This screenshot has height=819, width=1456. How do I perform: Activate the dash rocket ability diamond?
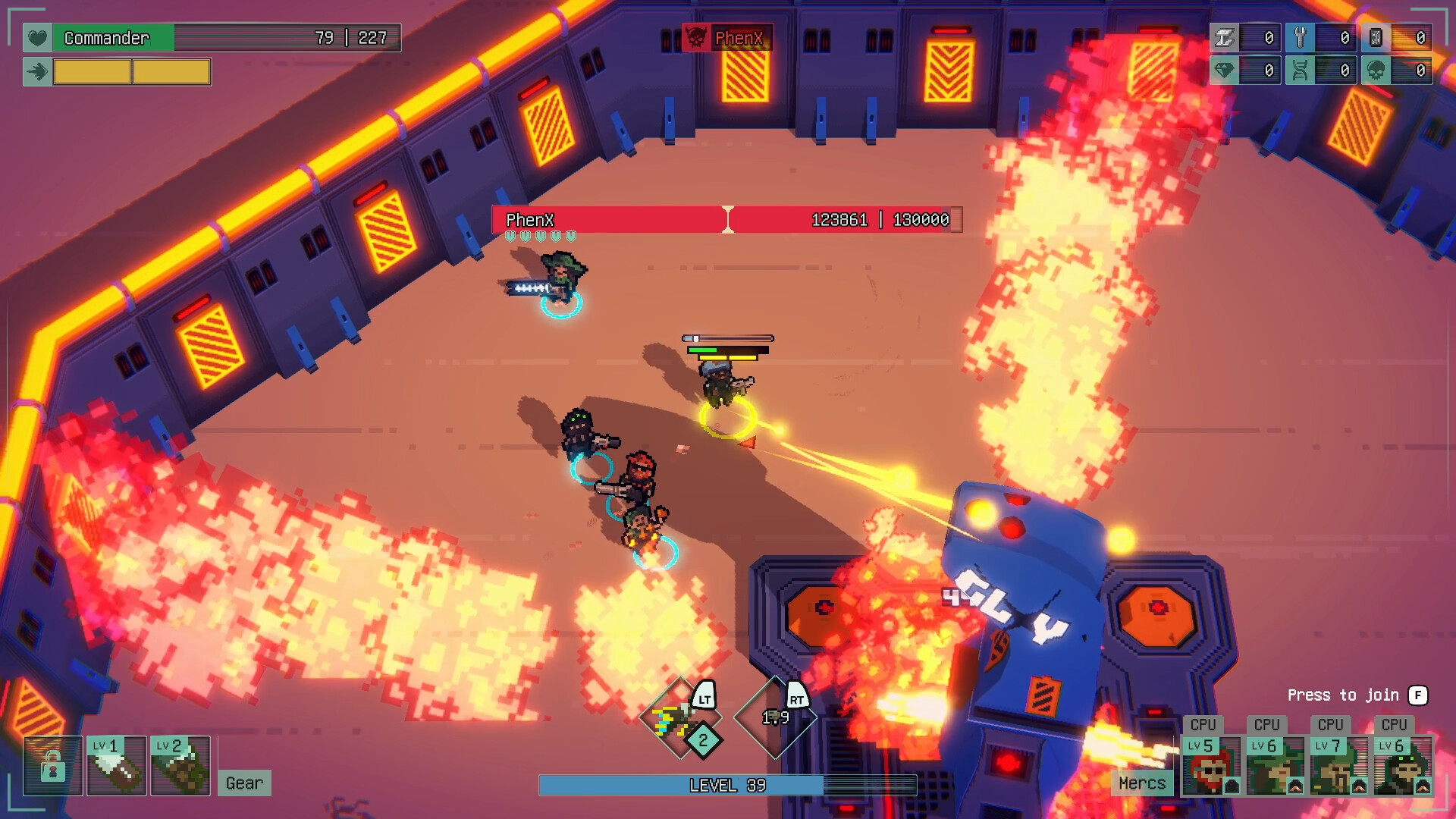[677, 718]
